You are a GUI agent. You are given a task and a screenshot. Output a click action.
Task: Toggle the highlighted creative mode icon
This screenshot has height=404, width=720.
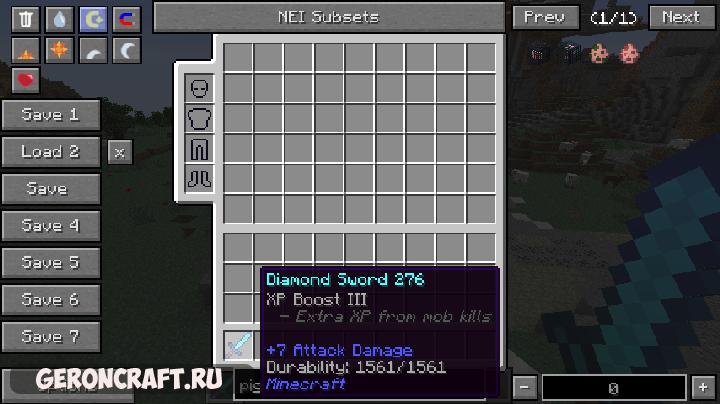pos(92,19)
